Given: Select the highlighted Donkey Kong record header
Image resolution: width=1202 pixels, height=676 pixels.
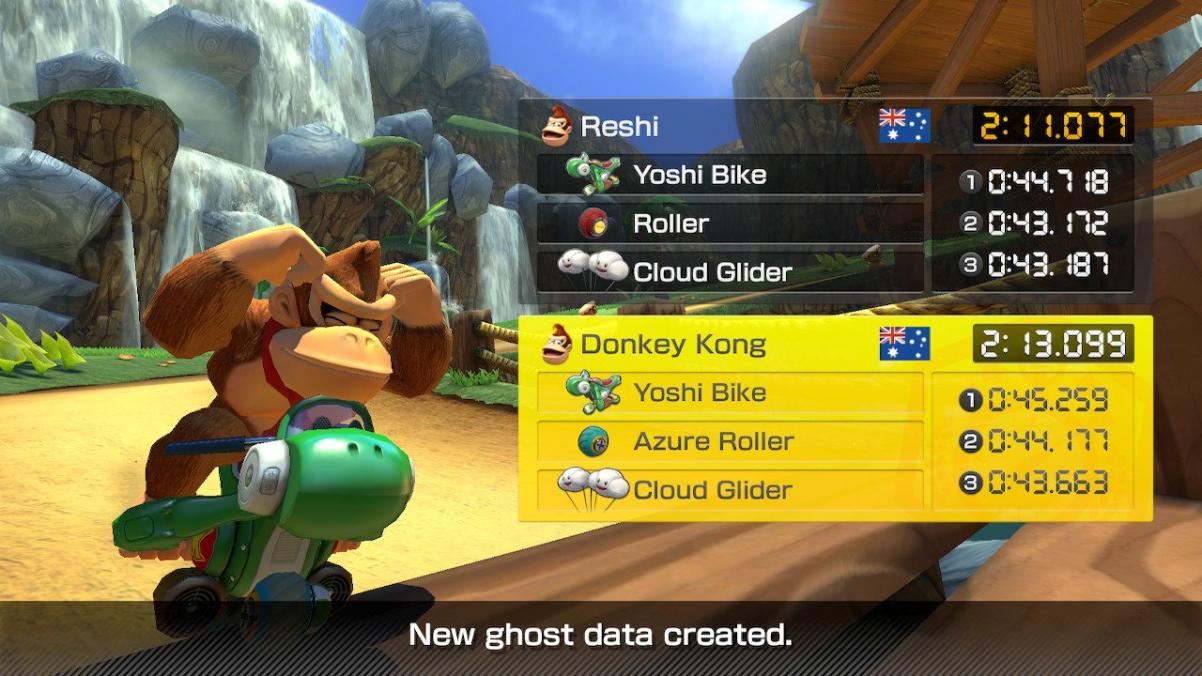Looking at the screenshot, I should (x=700, y=345).
